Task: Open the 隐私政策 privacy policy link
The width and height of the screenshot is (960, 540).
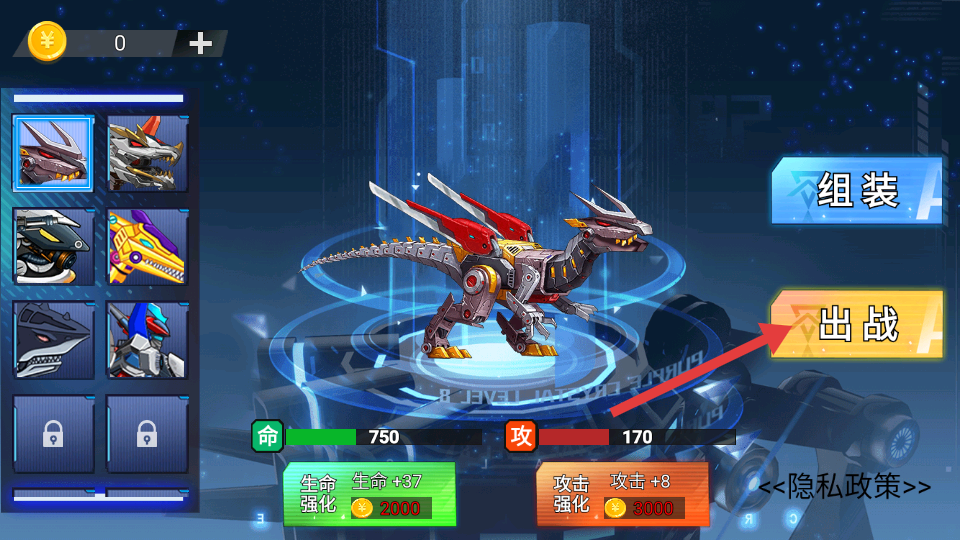Action: click(x=844, y=487)
